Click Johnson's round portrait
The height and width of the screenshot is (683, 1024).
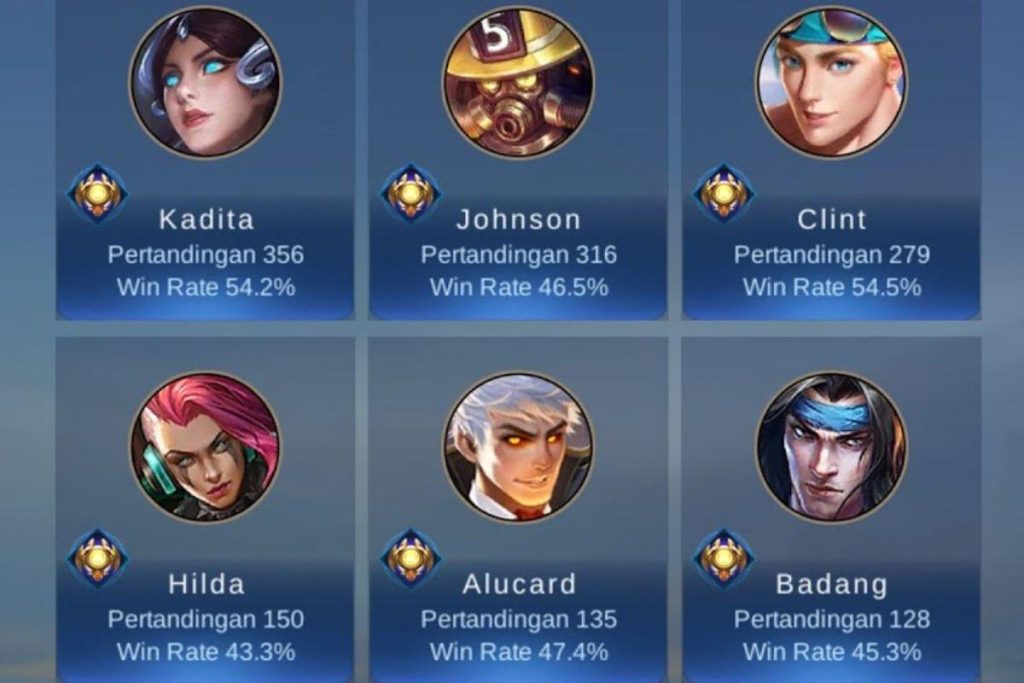tap(518, 81)
